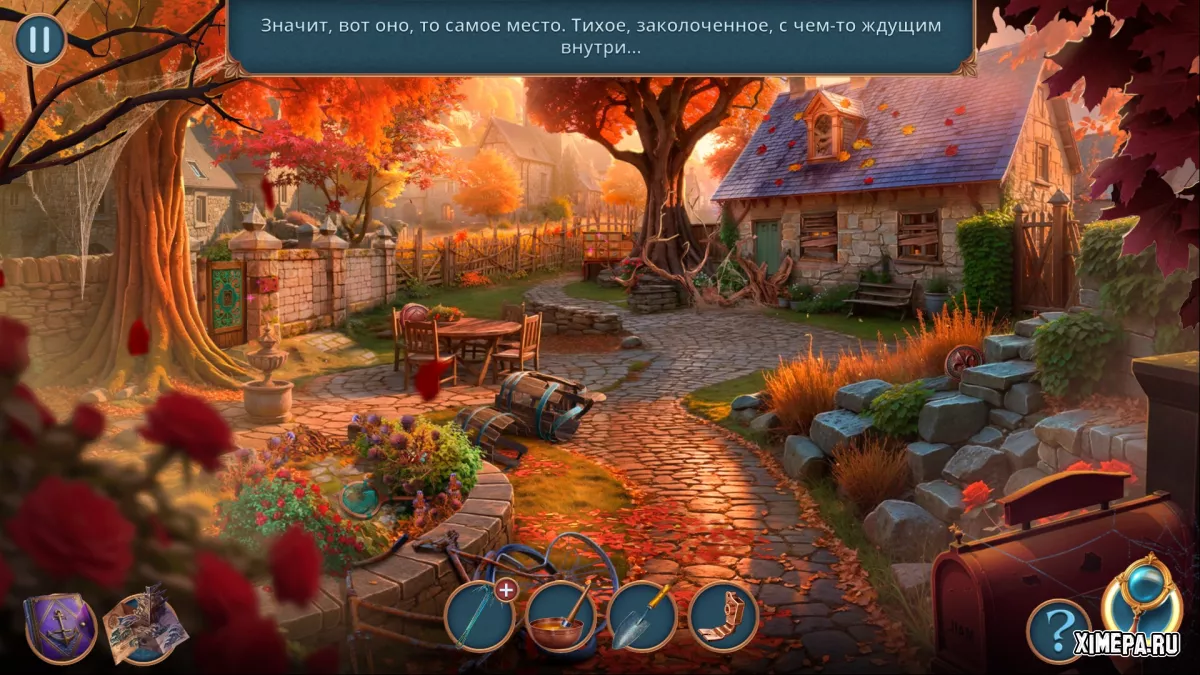Pick the garden trowel from inventory
Screen dimensions: 1200x675
[x=642, y=617]
